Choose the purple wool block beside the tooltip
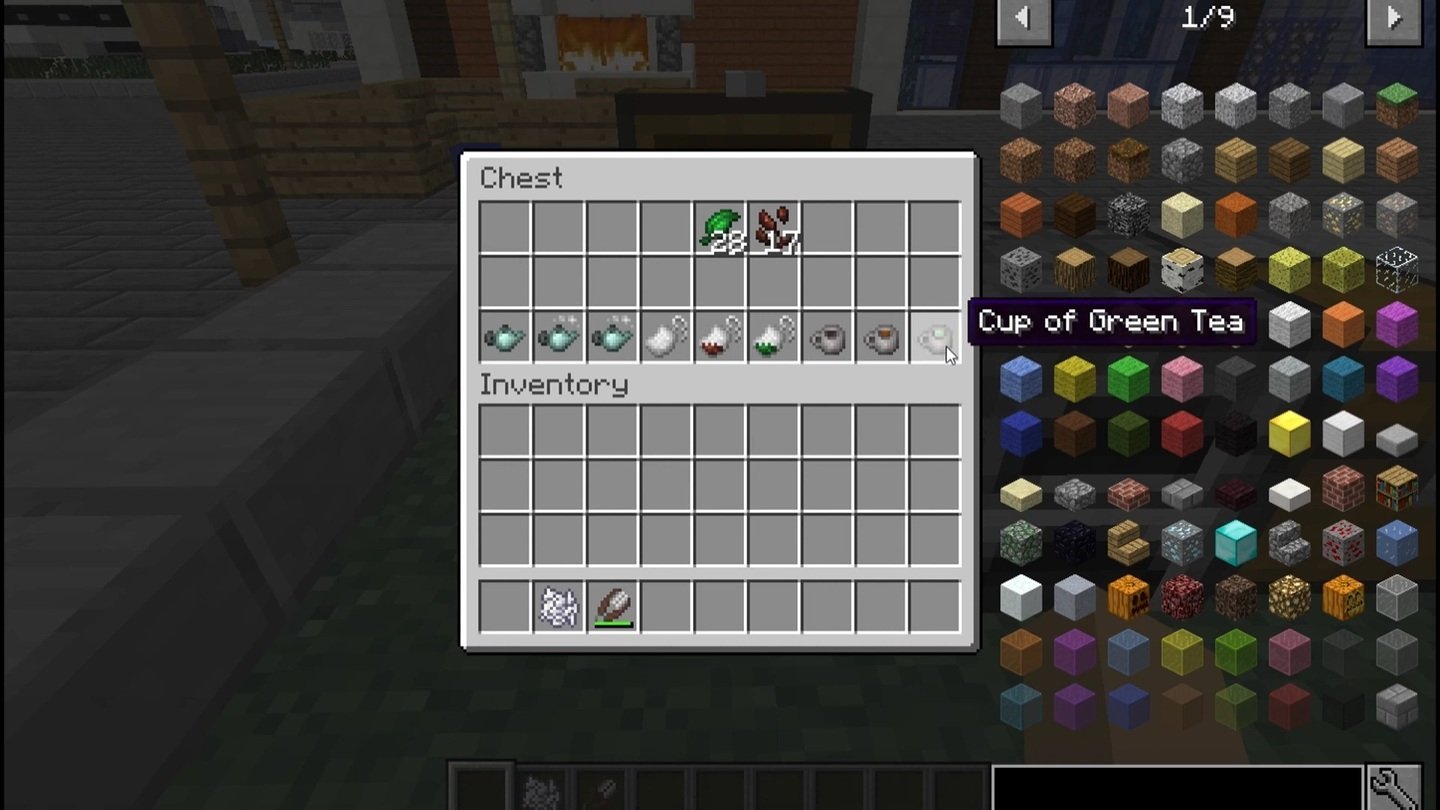The width and height of the screenshot is (1440, 810). click(1396, 324)
